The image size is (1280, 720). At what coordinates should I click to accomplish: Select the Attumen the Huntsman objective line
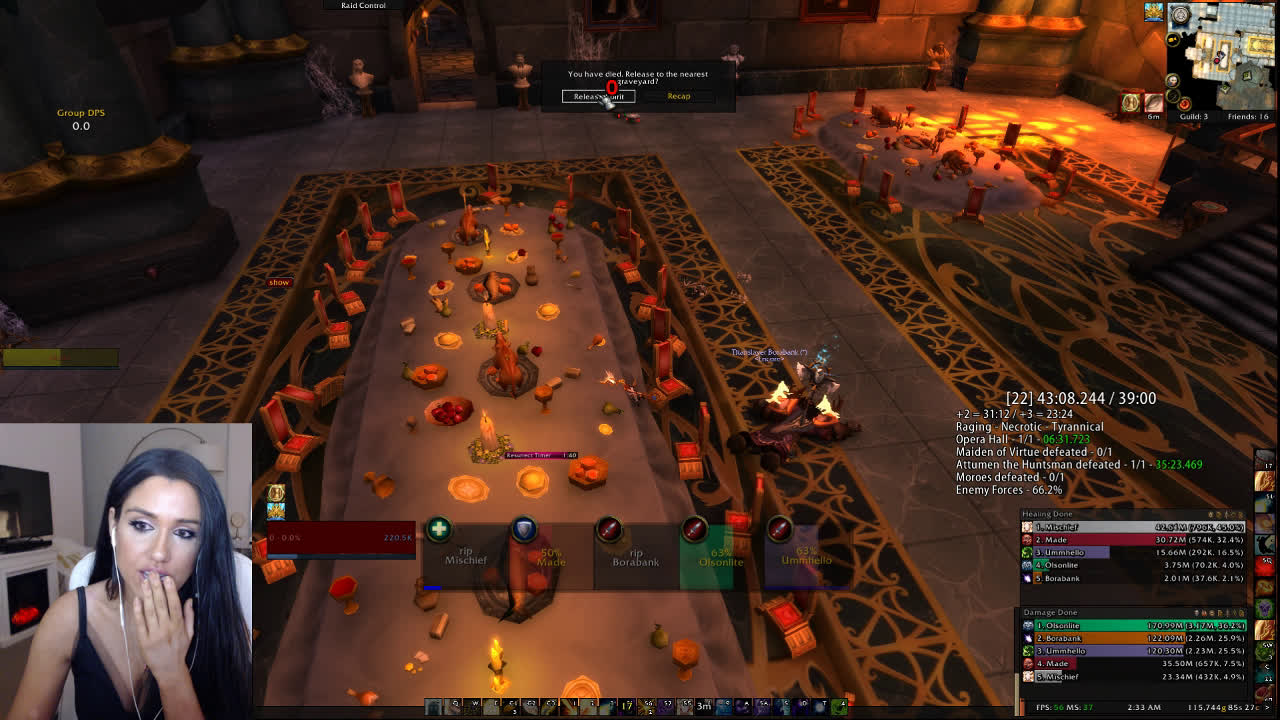1078,465
